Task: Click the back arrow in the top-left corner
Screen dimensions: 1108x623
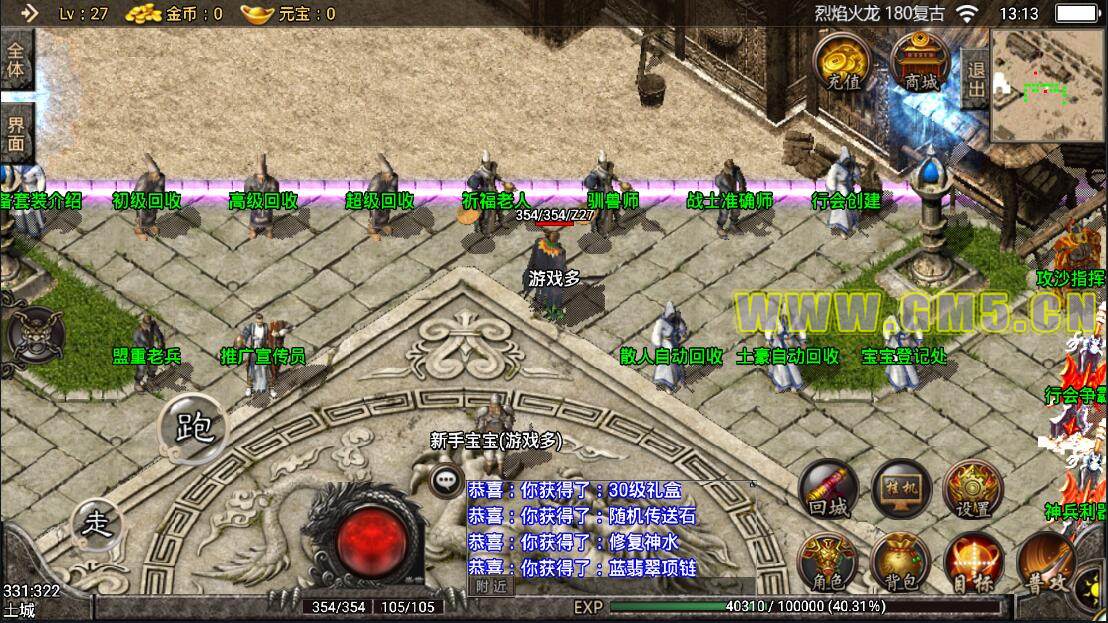Action: [29, 13]
